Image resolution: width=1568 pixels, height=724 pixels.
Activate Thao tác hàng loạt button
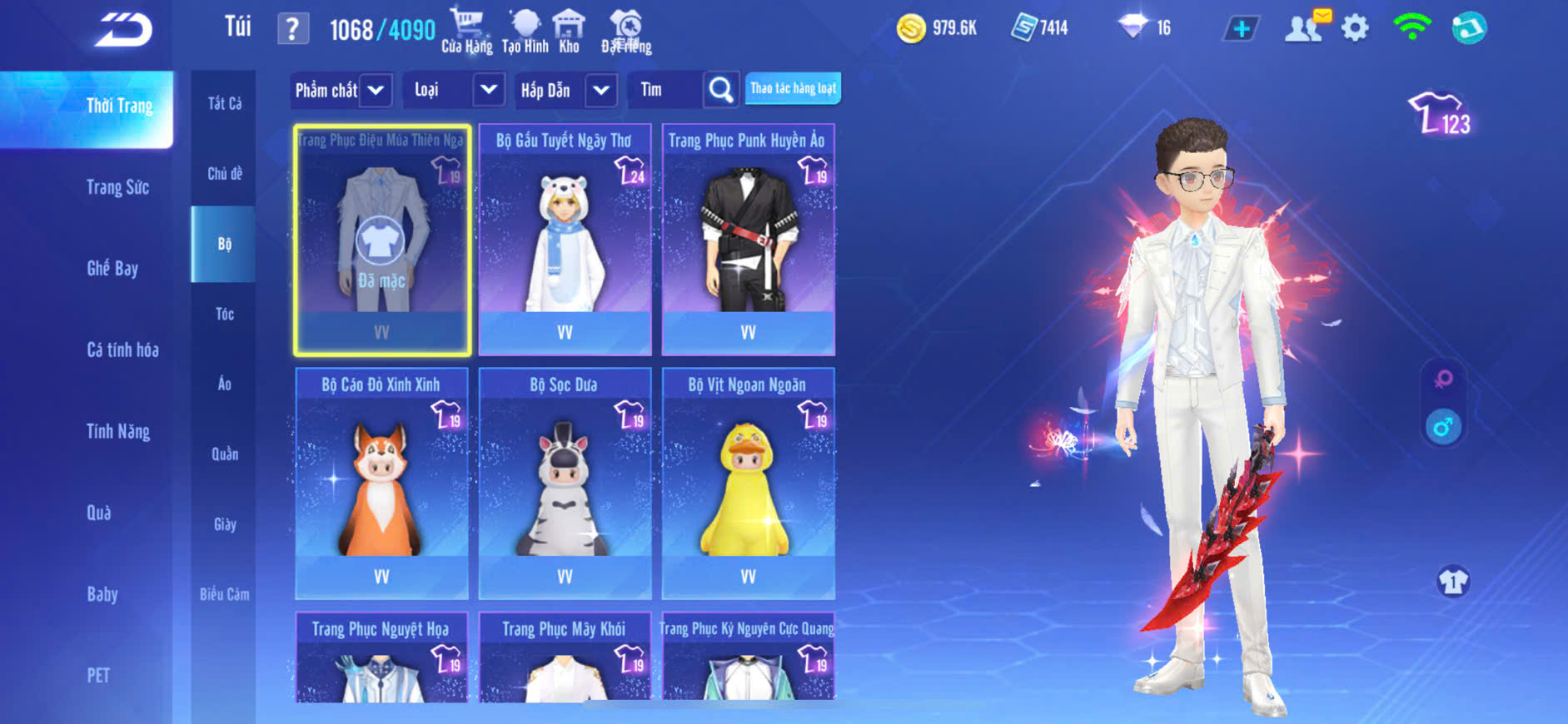click(x=793, y=88)
